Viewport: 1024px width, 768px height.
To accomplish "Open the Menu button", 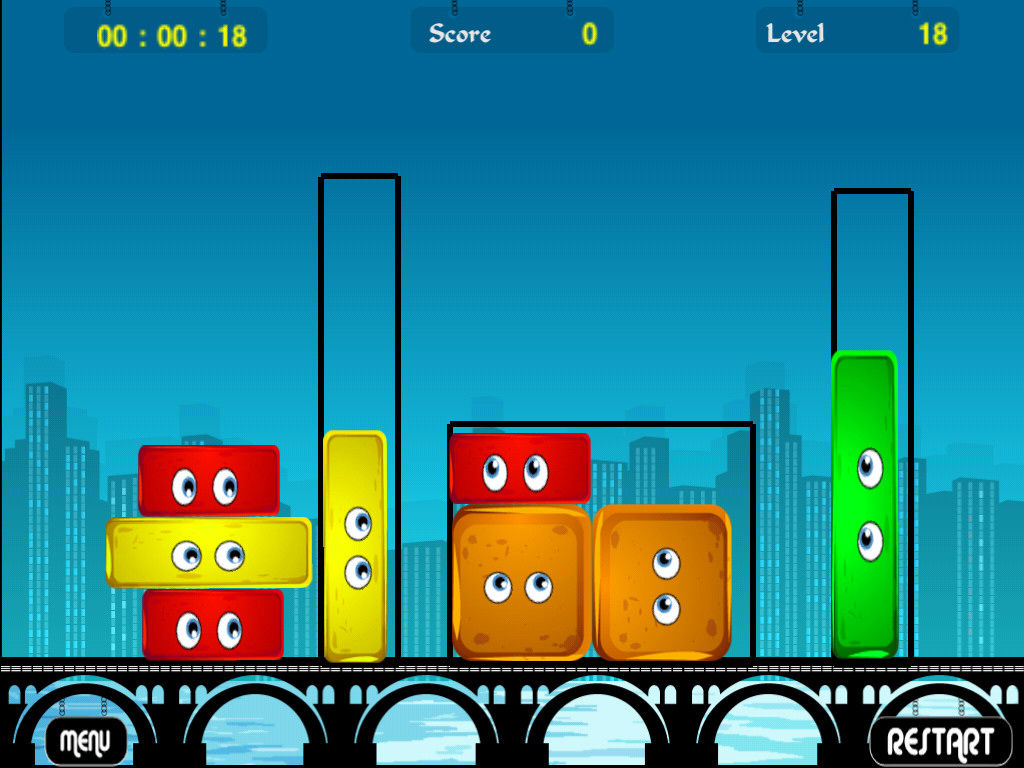I will pos(86,741).
